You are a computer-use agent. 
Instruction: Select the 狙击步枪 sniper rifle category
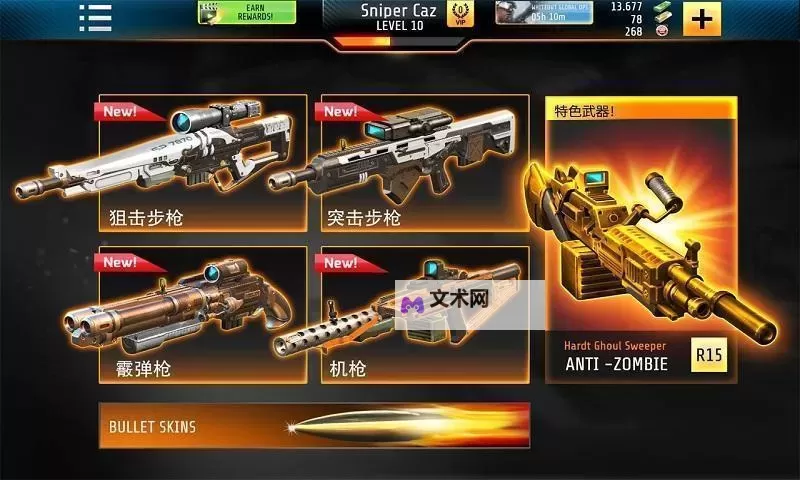202,163
